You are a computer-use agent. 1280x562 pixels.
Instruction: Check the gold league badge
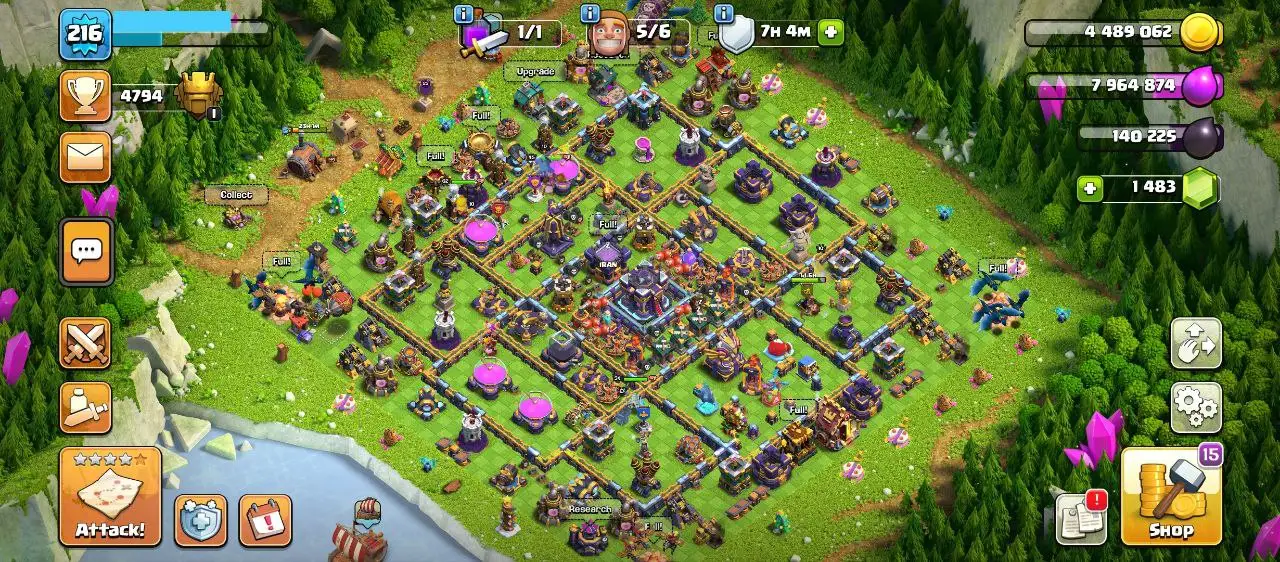(x=198, y=96)
